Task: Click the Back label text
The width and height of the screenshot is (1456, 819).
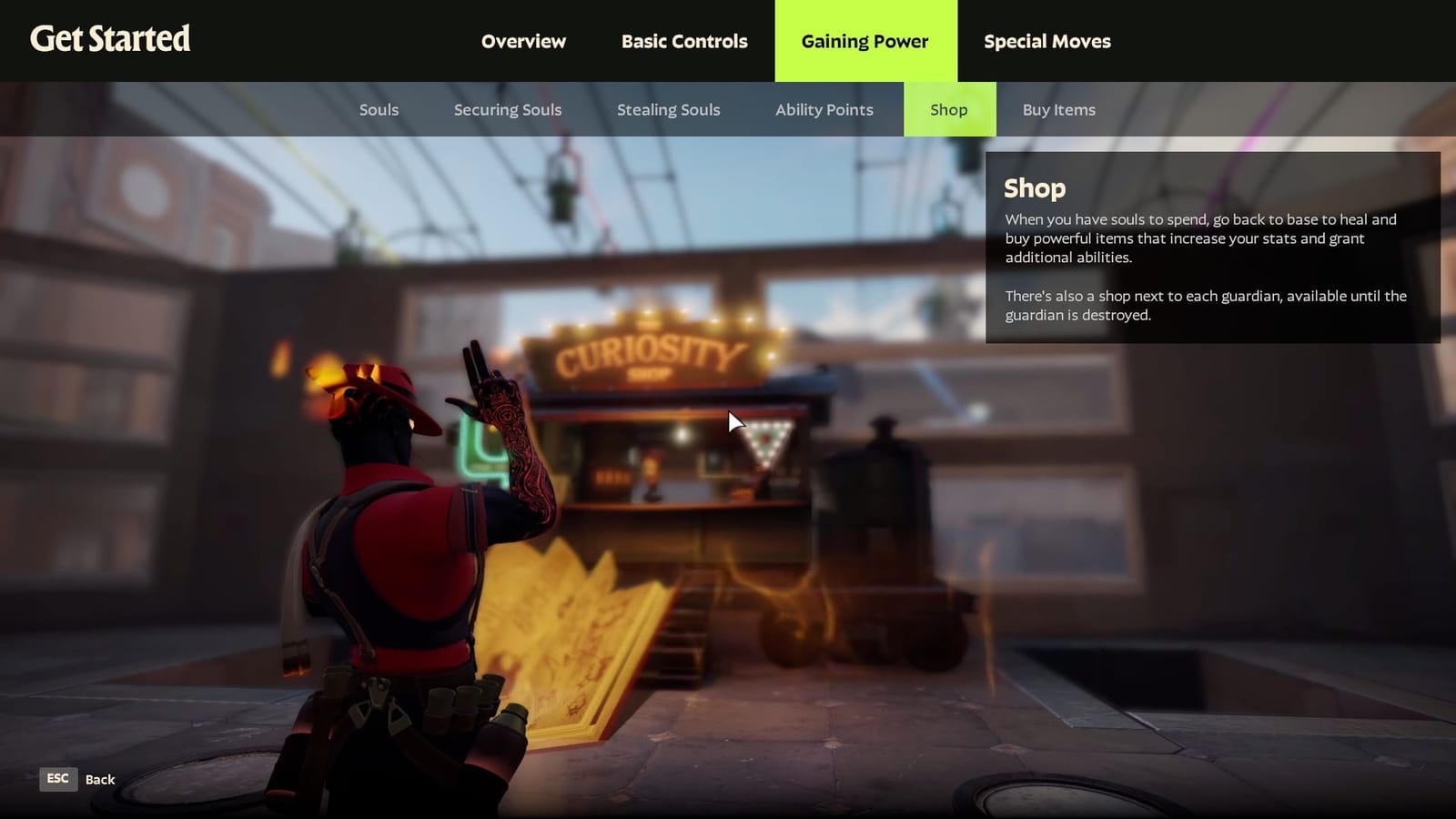Action: coord(100,779)
